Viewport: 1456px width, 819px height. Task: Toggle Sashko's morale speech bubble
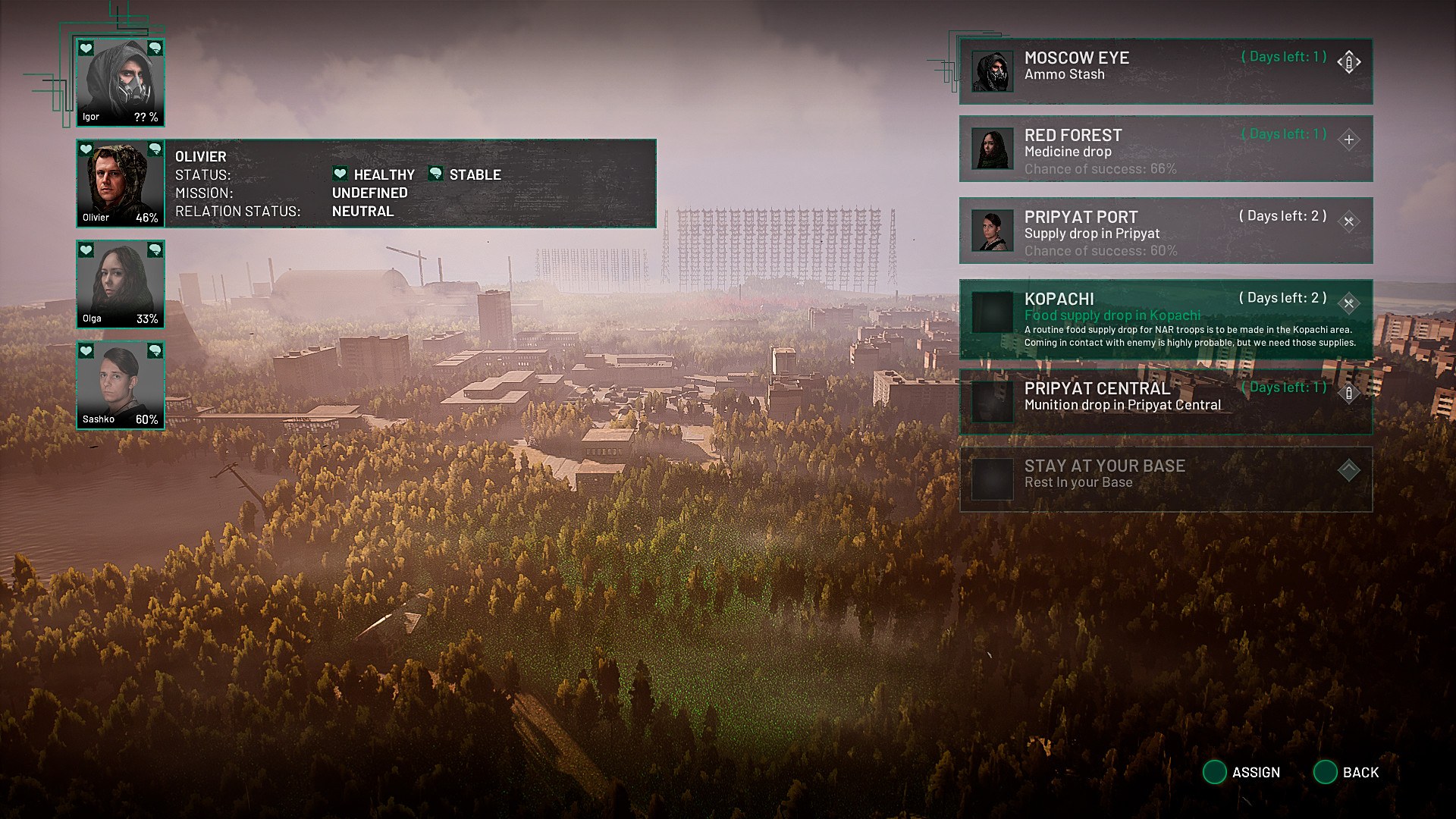point(155,351)
